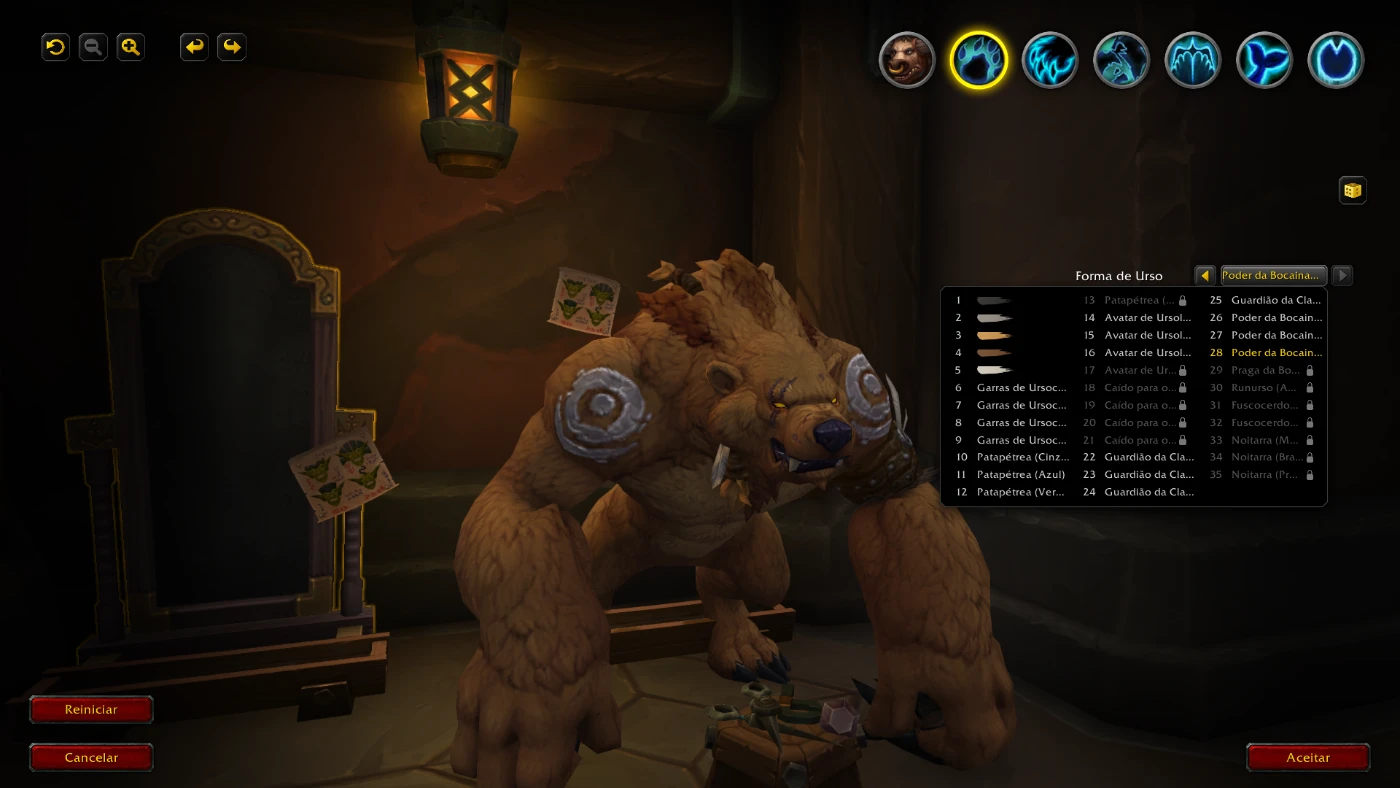Turn the character with the left arrow
Screen dimensions: 1400x788
195,47
